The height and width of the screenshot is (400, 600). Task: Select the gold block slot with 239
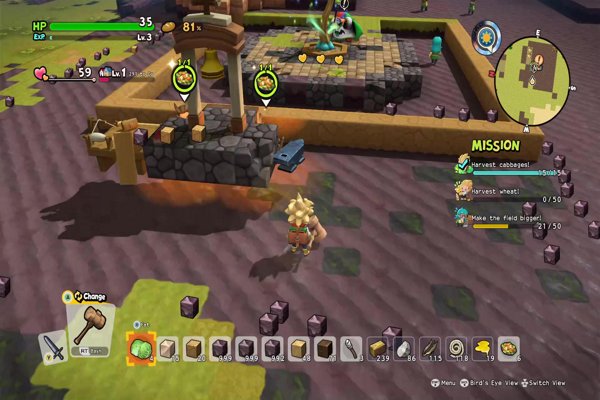378,348
